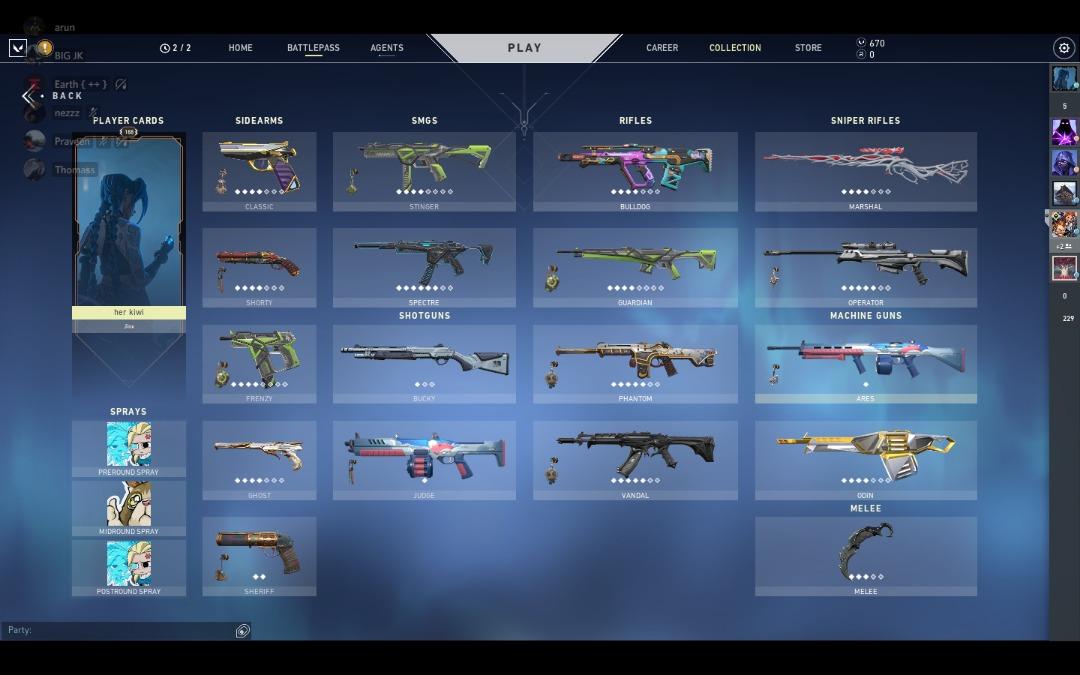Viewport: 1080px width, 675px height.
Task: Visit the Store tab
Action: pos(808,48)
